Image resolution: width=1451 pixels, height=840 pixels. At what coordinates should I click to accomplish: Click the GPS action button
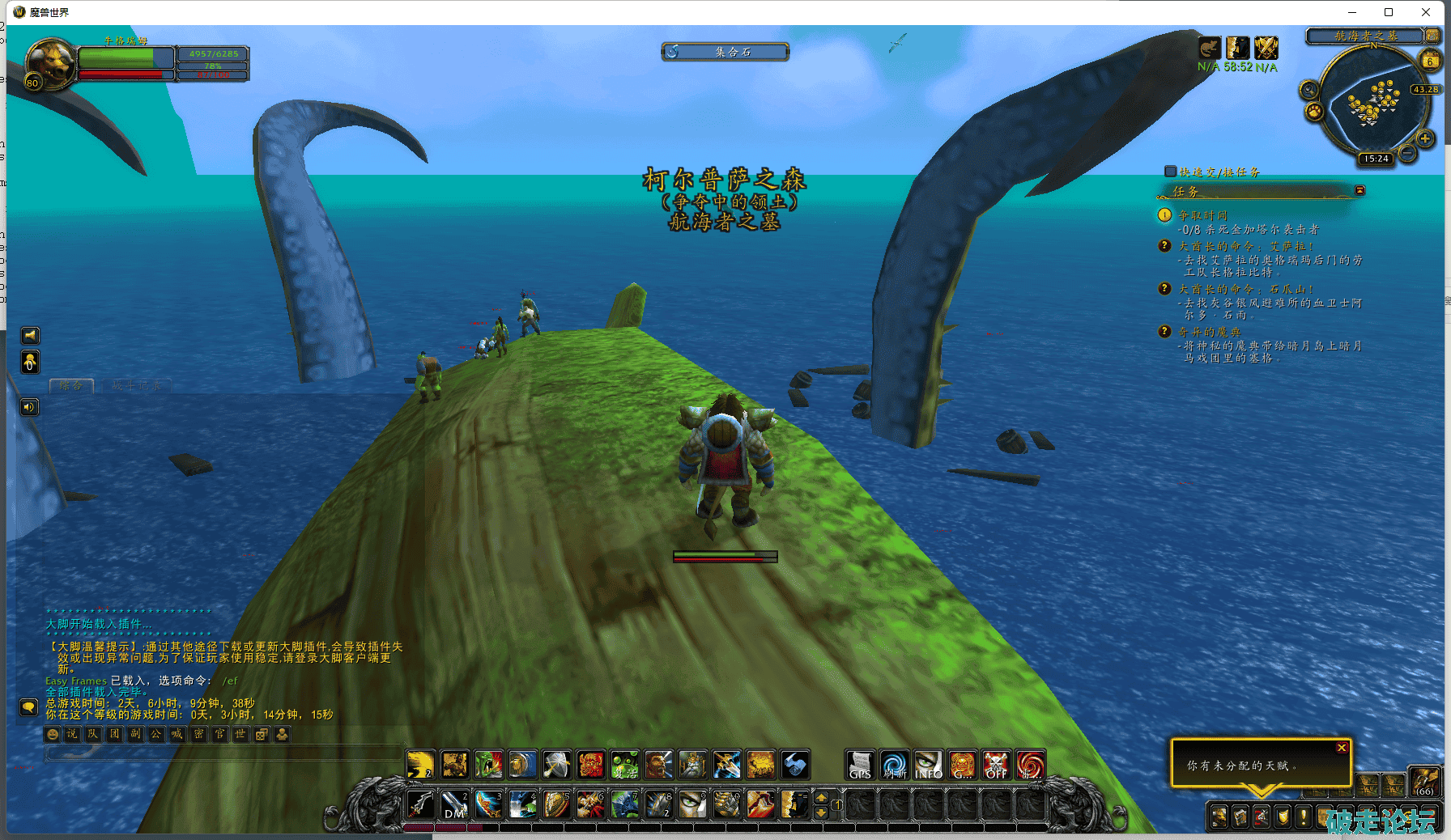point(860,765)
